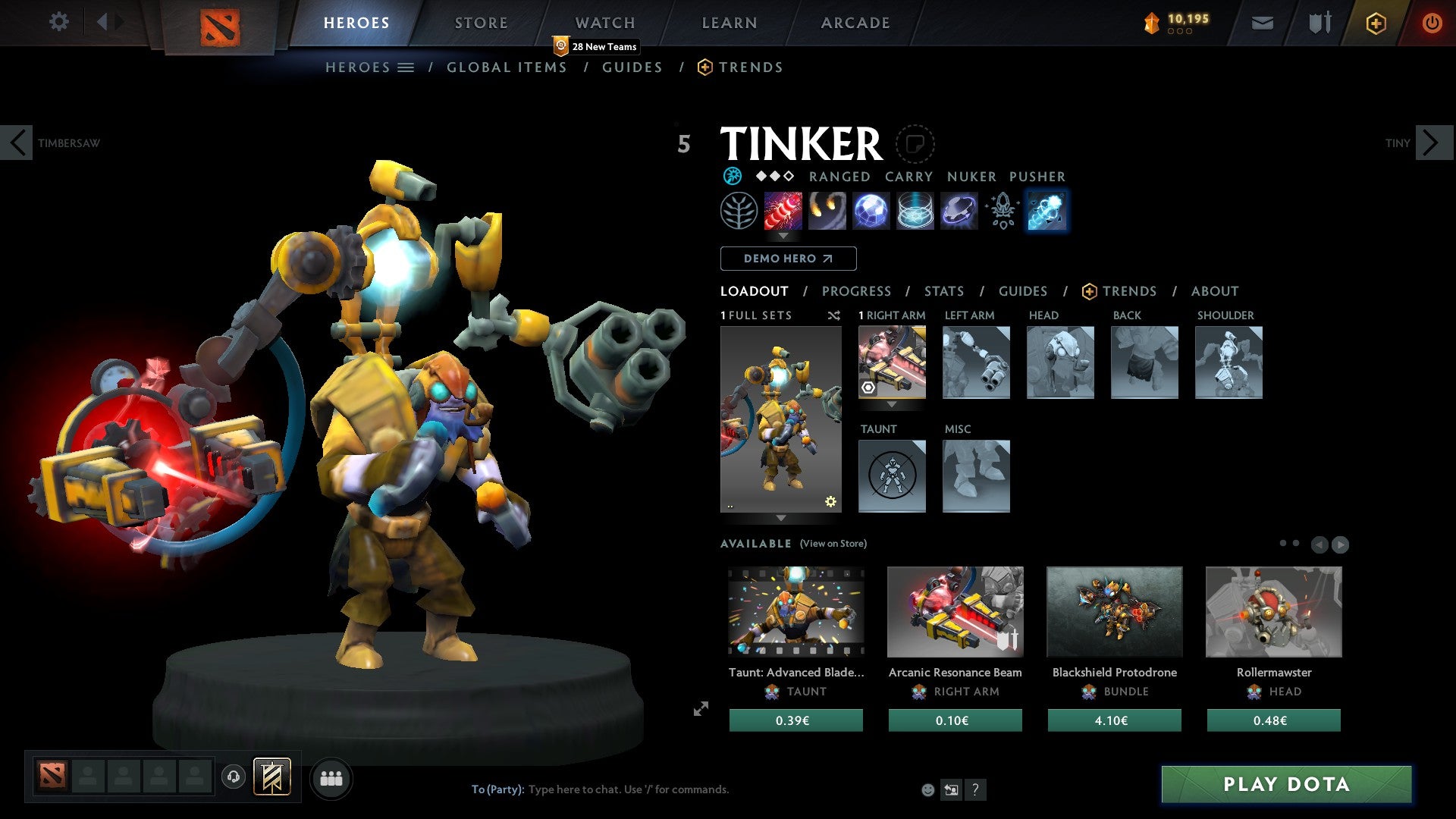Click the mail envelope icon top right
This screenshot has width=1456, height=819.
(x=1263, y=23)
